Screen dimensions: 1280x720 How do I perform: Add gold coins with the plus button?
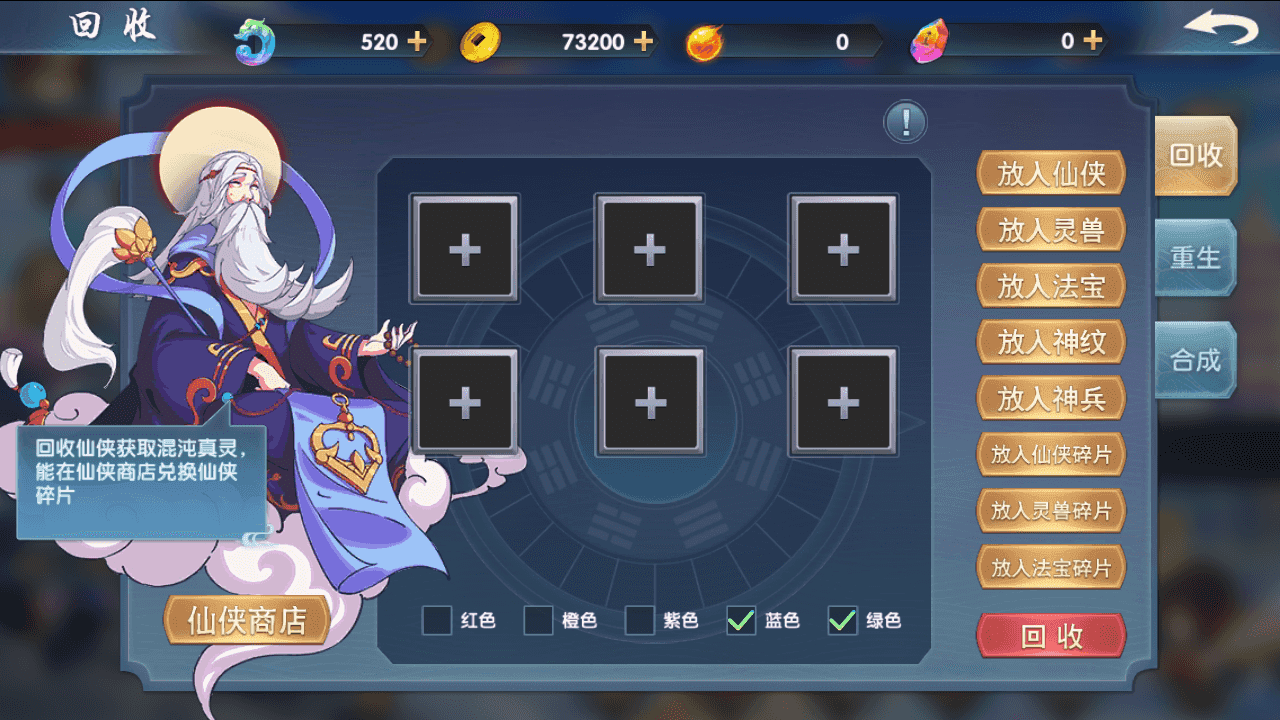[x=644, y=42]
